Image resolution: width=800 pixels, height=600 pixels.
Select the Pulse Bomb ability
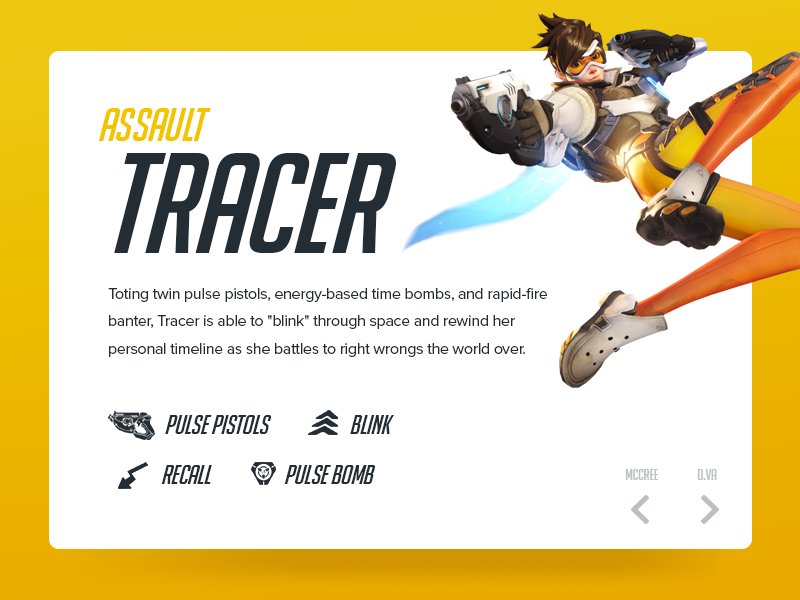click(x=313, y=475)
